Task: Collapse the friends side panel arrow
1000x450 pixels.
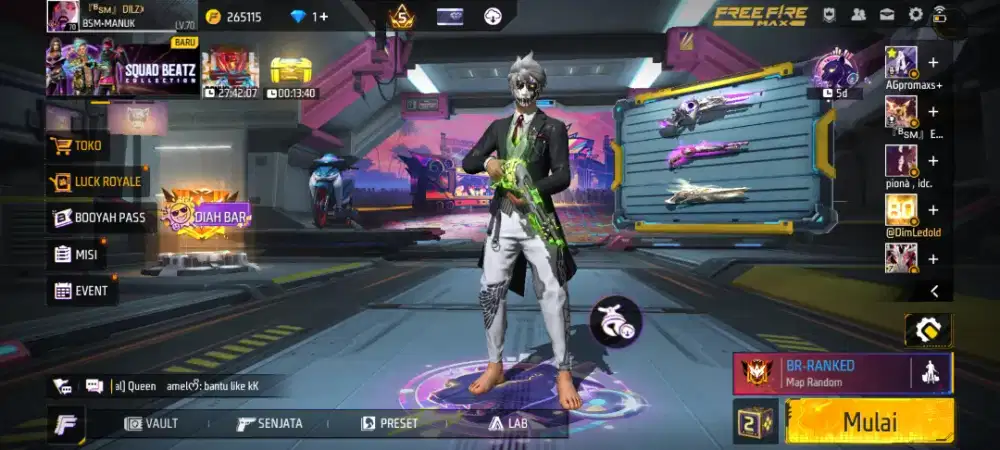Action: pos(934,291)
